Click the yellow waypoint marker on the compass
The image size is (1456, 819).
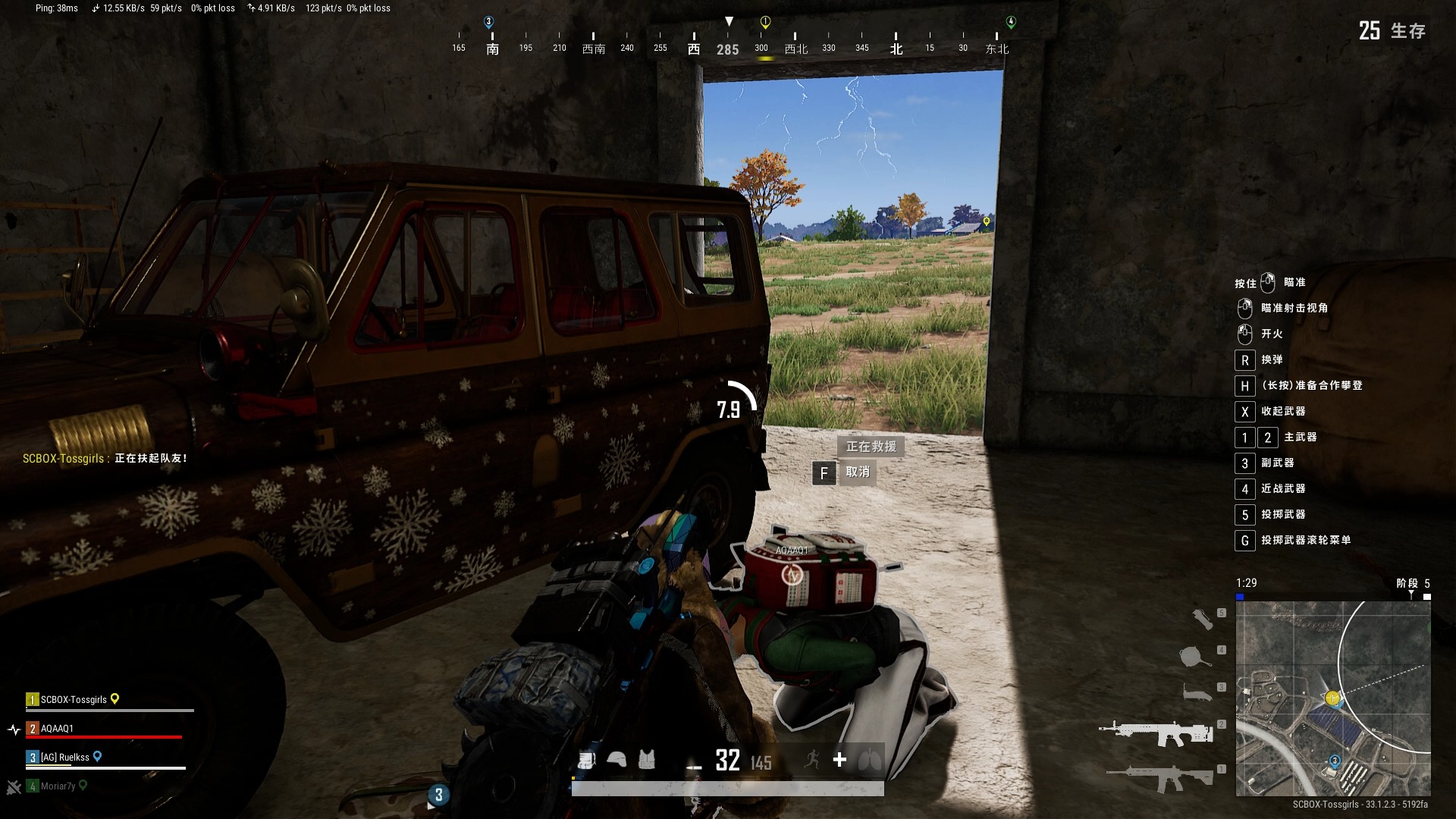click(x=765, y=22)
